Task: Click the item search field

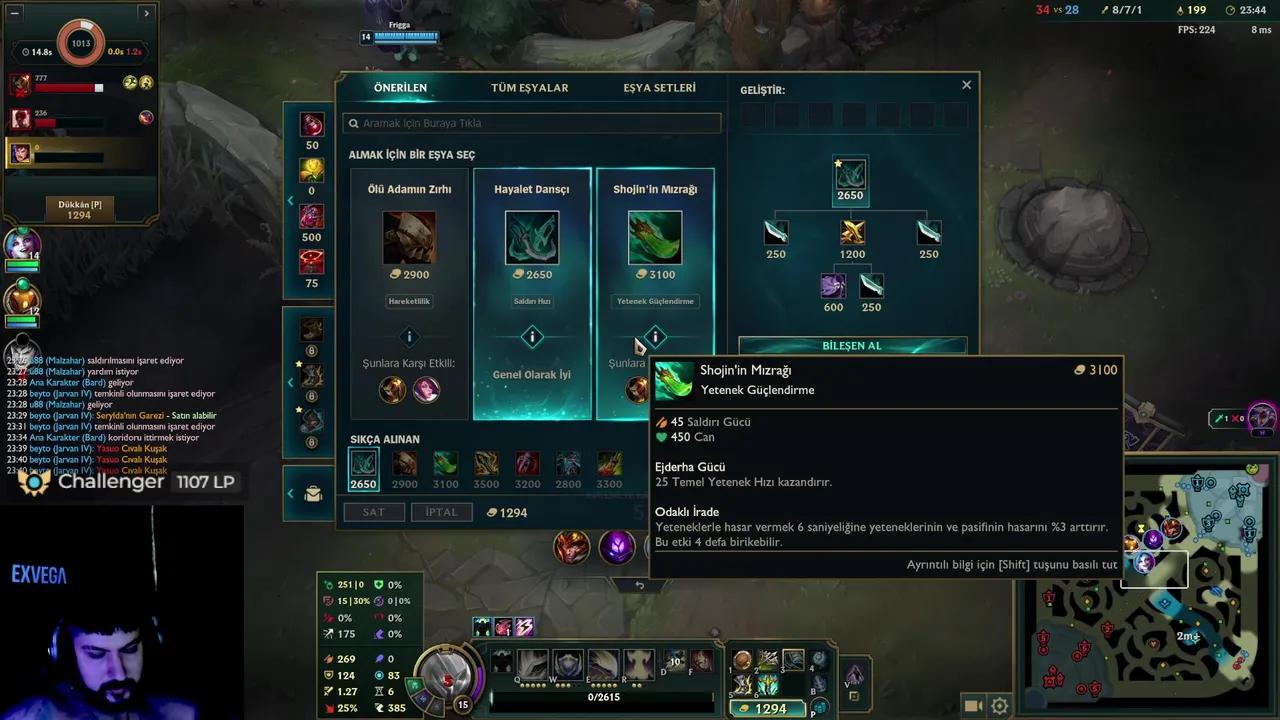Action: 531,123
